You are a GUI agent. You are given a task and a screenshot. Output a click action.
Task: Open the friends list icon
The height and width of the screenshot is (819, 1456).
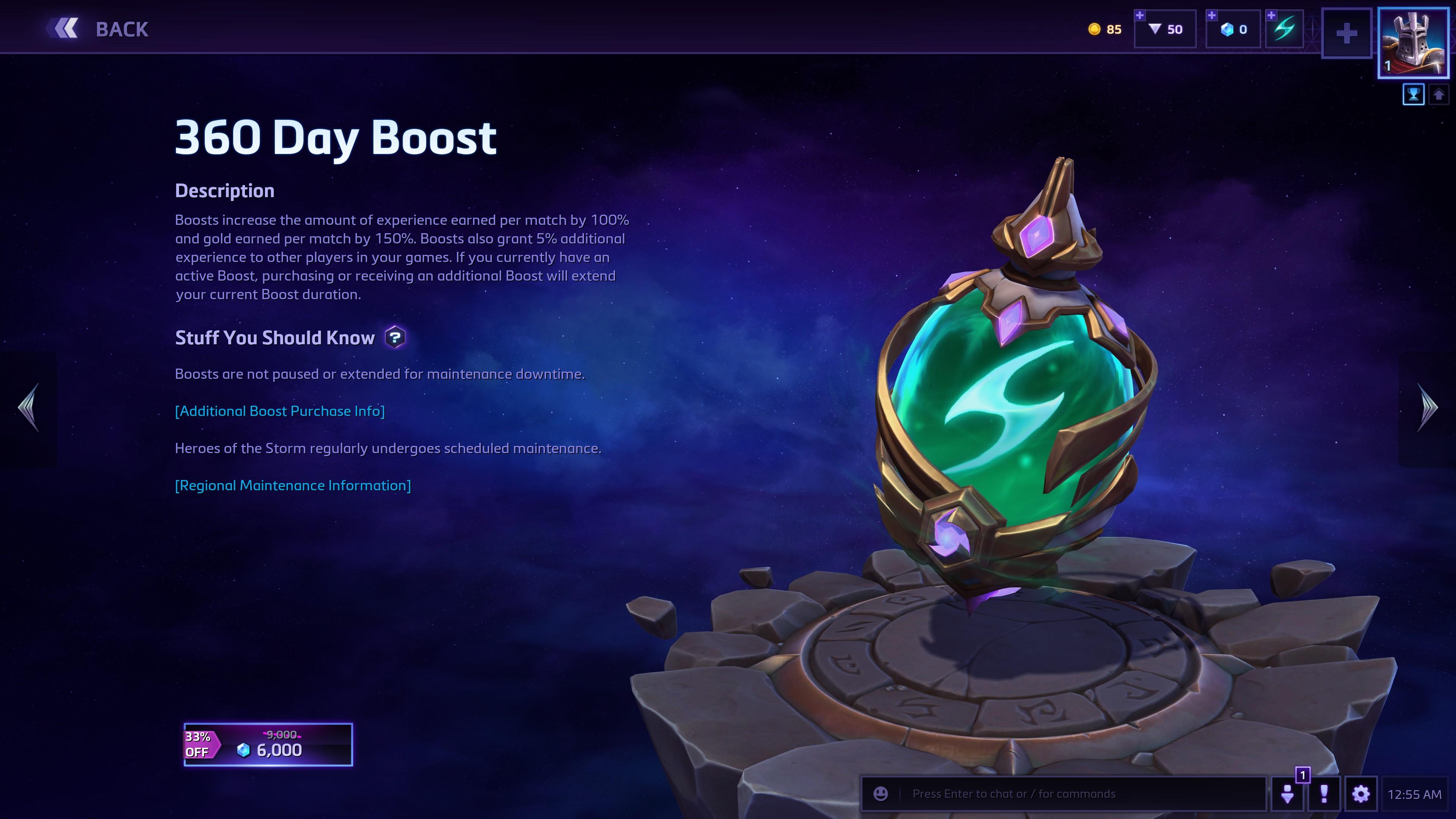pos(1288,794)
